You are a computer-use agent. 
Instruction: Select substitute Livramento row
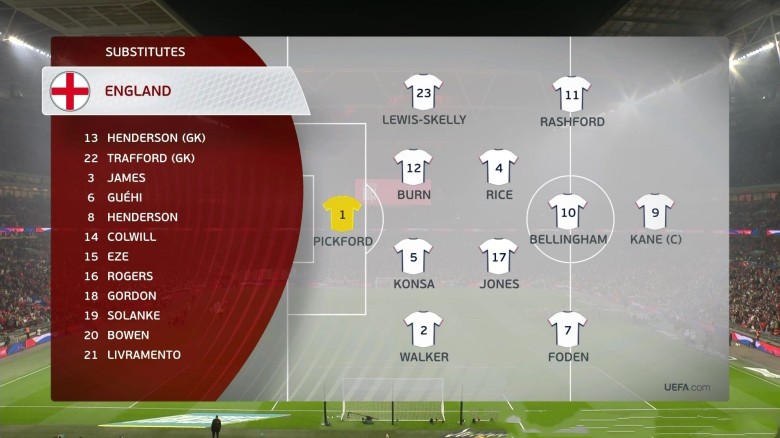click(x=144, y=355)
